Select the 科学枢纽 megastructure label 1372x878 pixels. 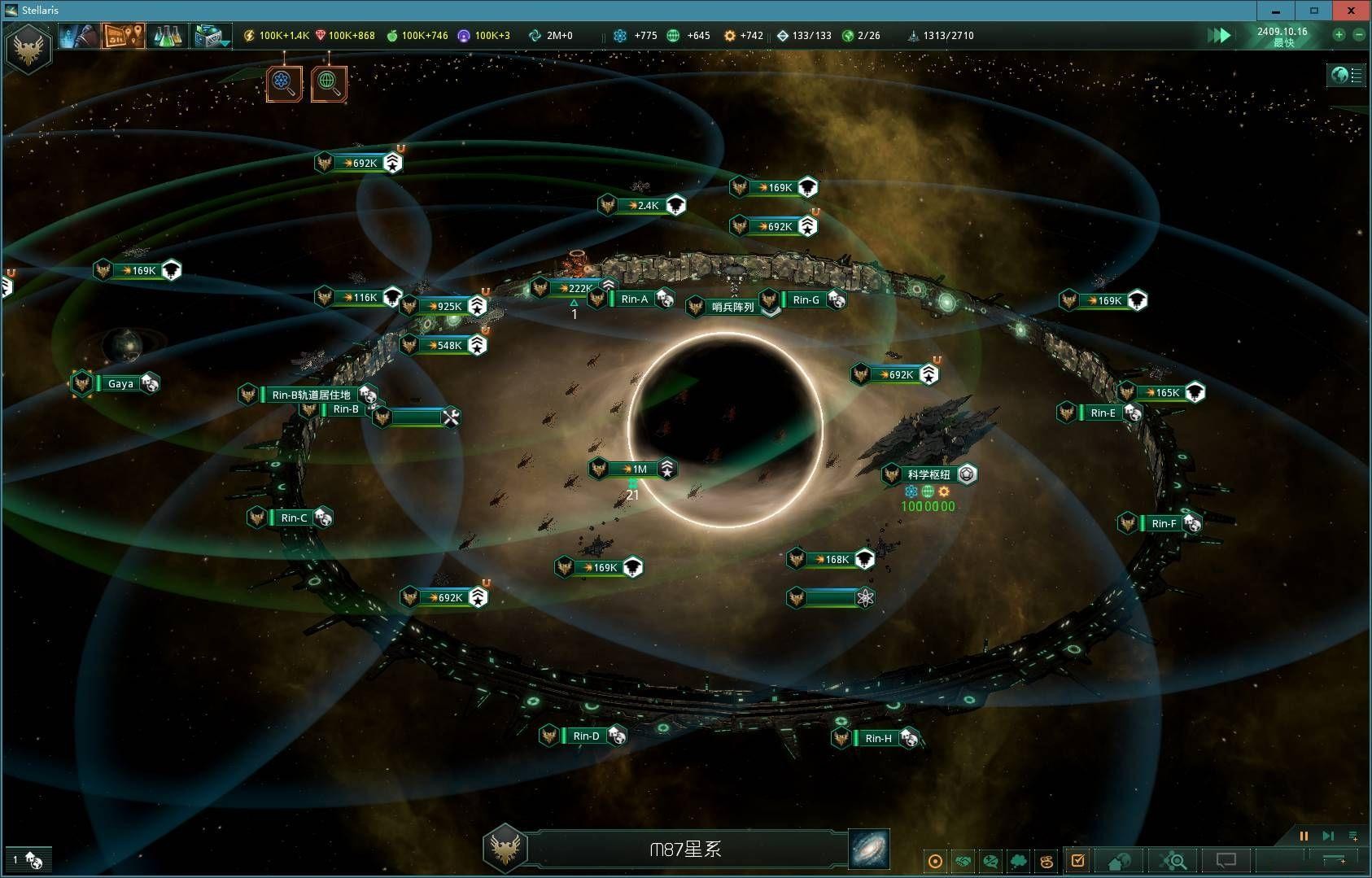point(929,474)
